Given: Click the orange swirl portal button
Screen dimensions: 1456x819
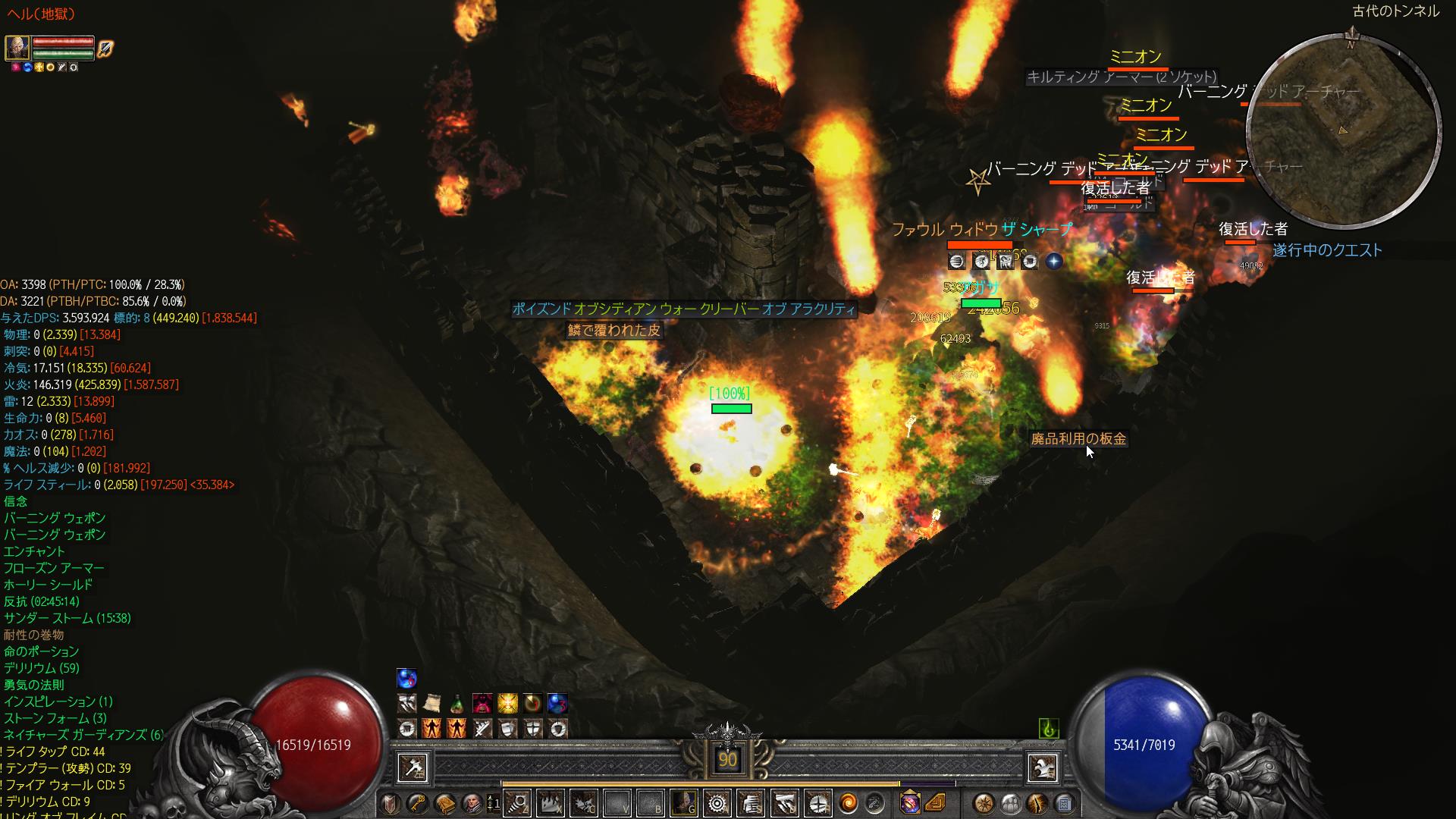Looking at the screenshot, I should click(x=849, y=802).
